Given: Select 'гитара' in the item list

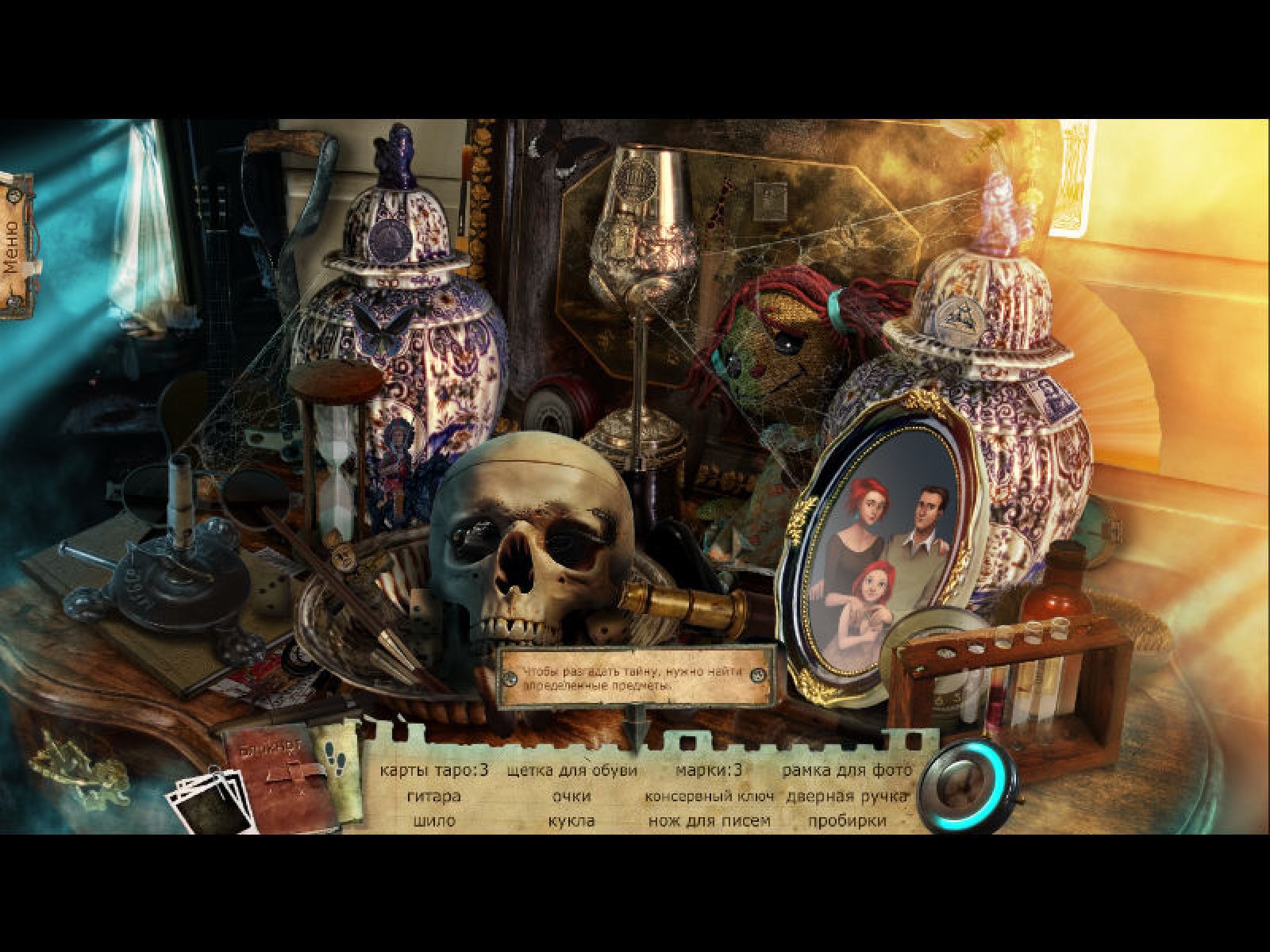Looking at the screenshot, I should (x=433, y=796).
